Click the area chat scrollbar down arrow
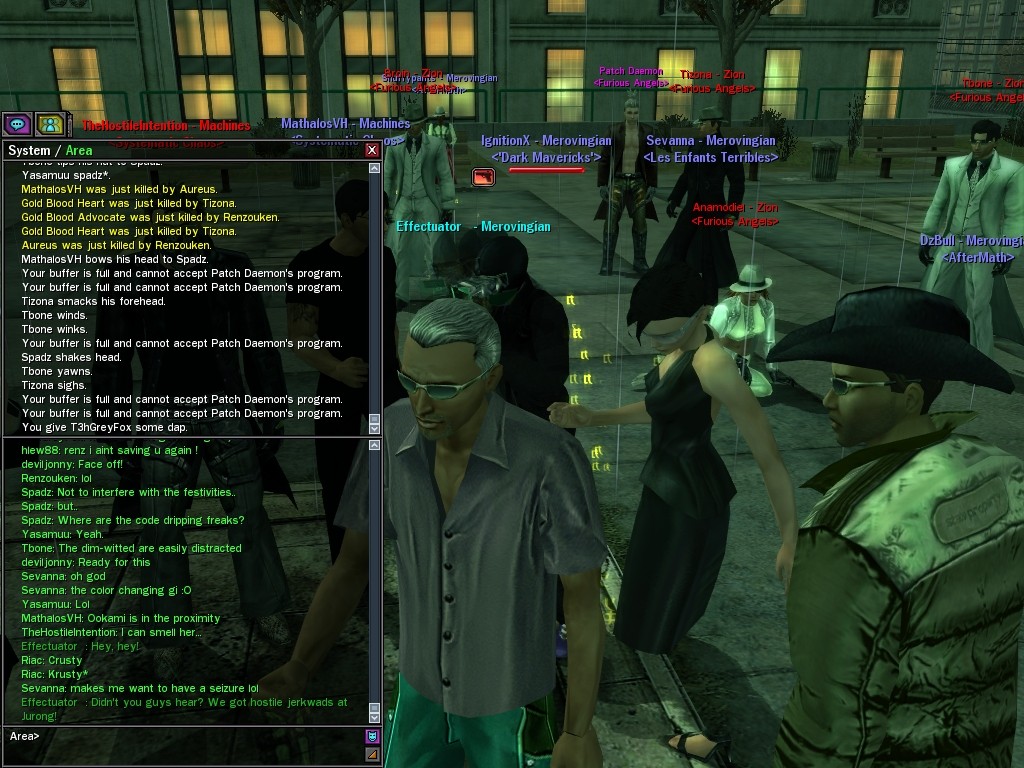Viewport: 1024px width, 768px height. (x=375, y=717)
